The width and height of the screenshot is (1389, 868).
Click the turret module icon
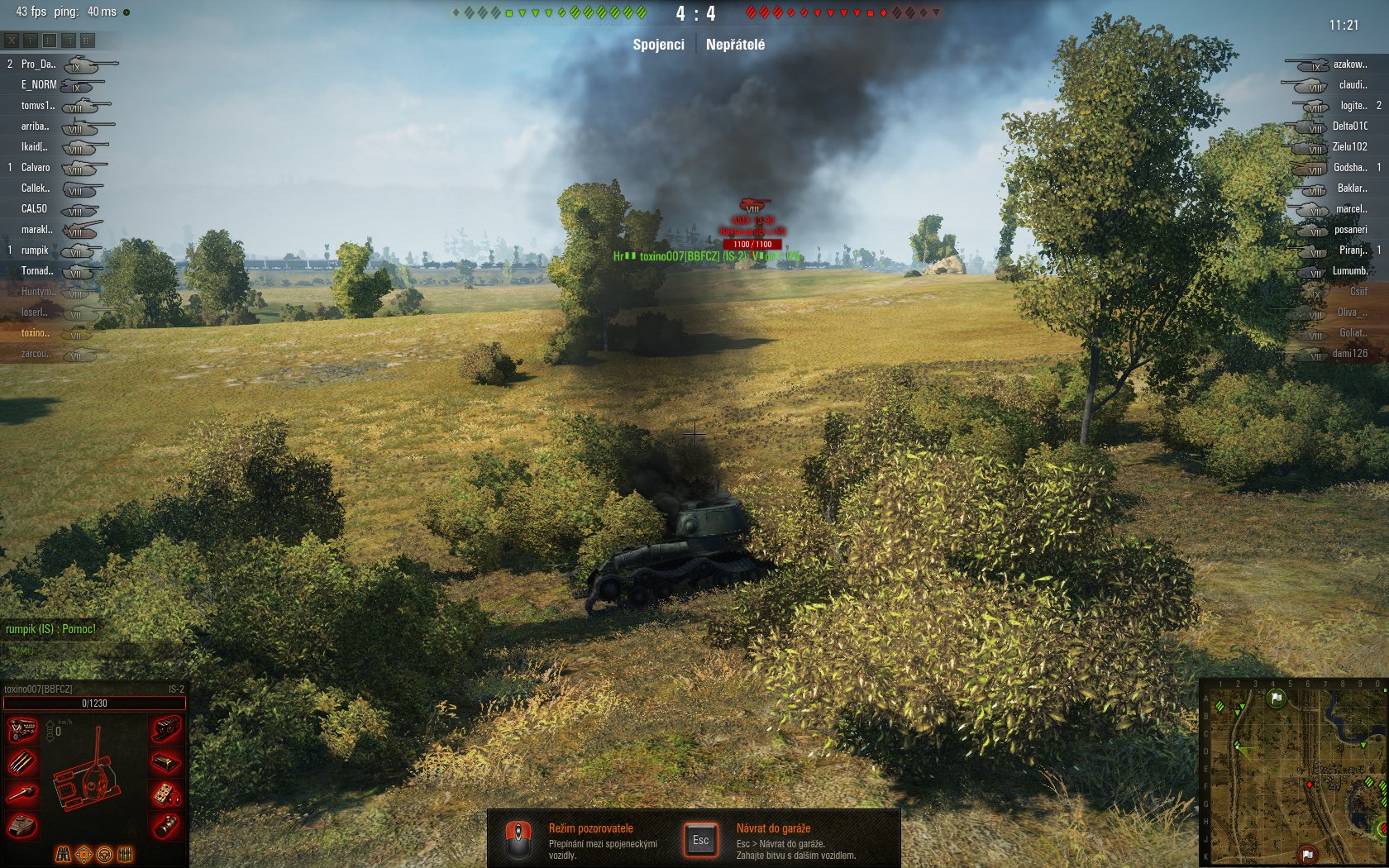22,826
